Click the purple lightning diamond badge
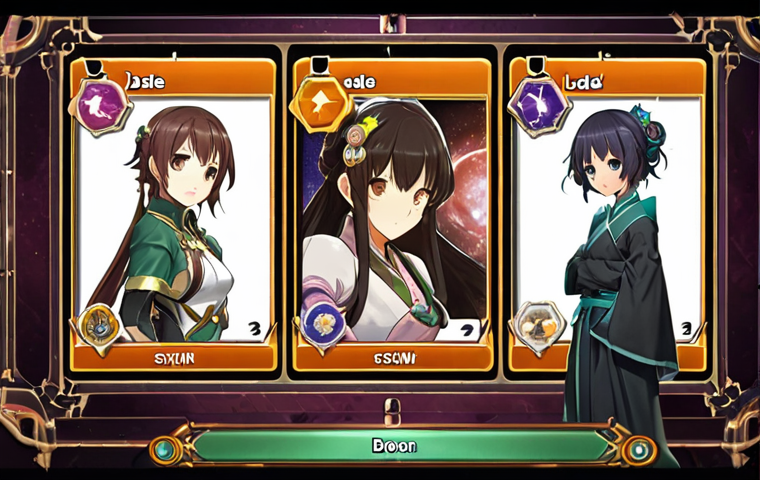This screenshot has width=760, height=480. pos(539,104)
